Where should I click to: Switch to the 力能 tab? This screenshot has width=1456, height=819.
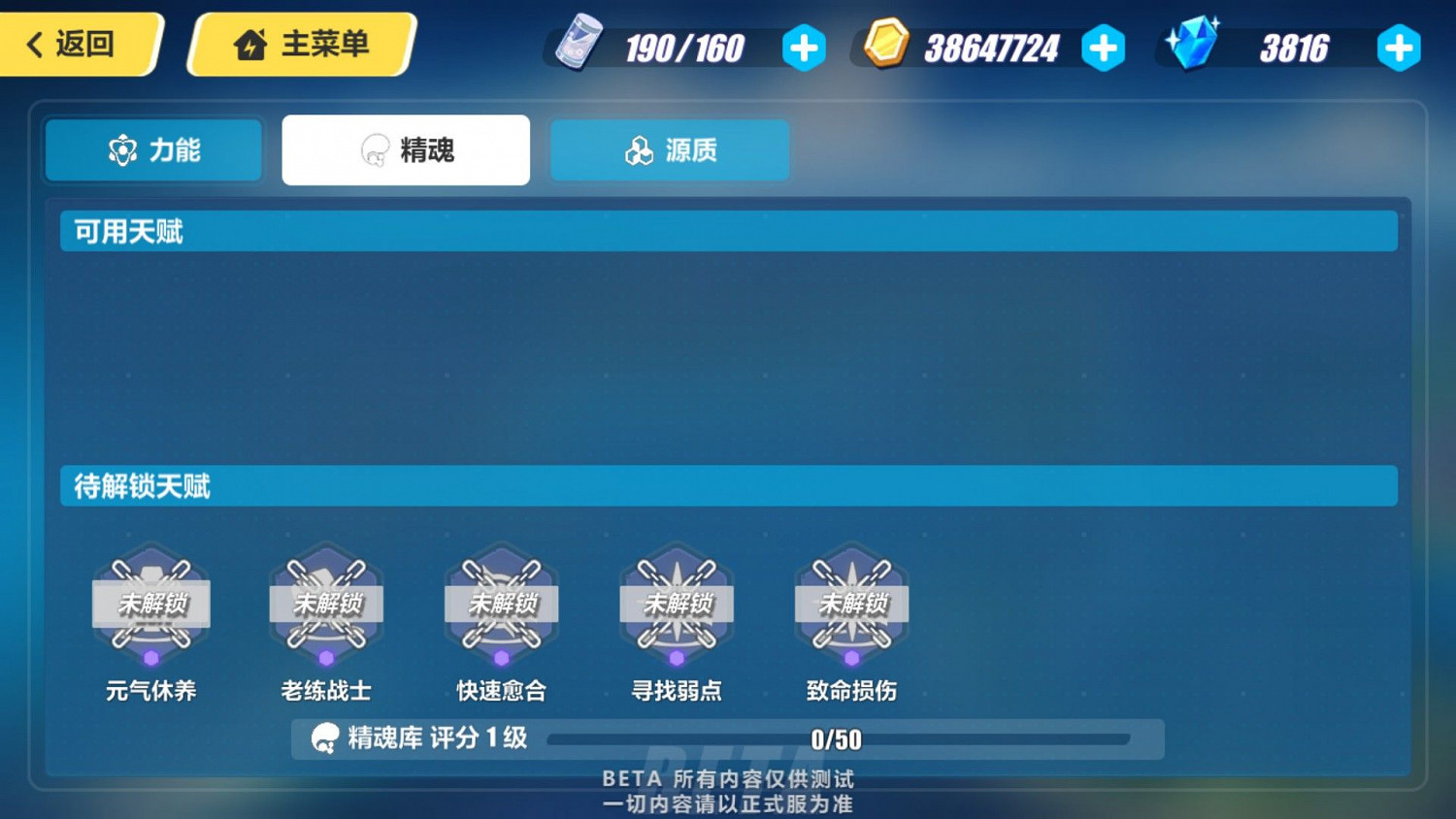pos(152,149)
